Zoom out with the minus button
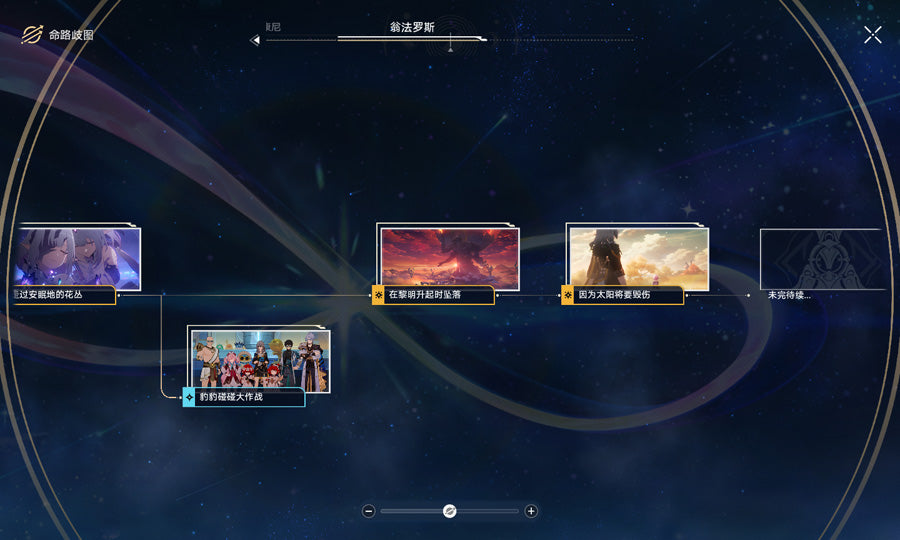 369,511
